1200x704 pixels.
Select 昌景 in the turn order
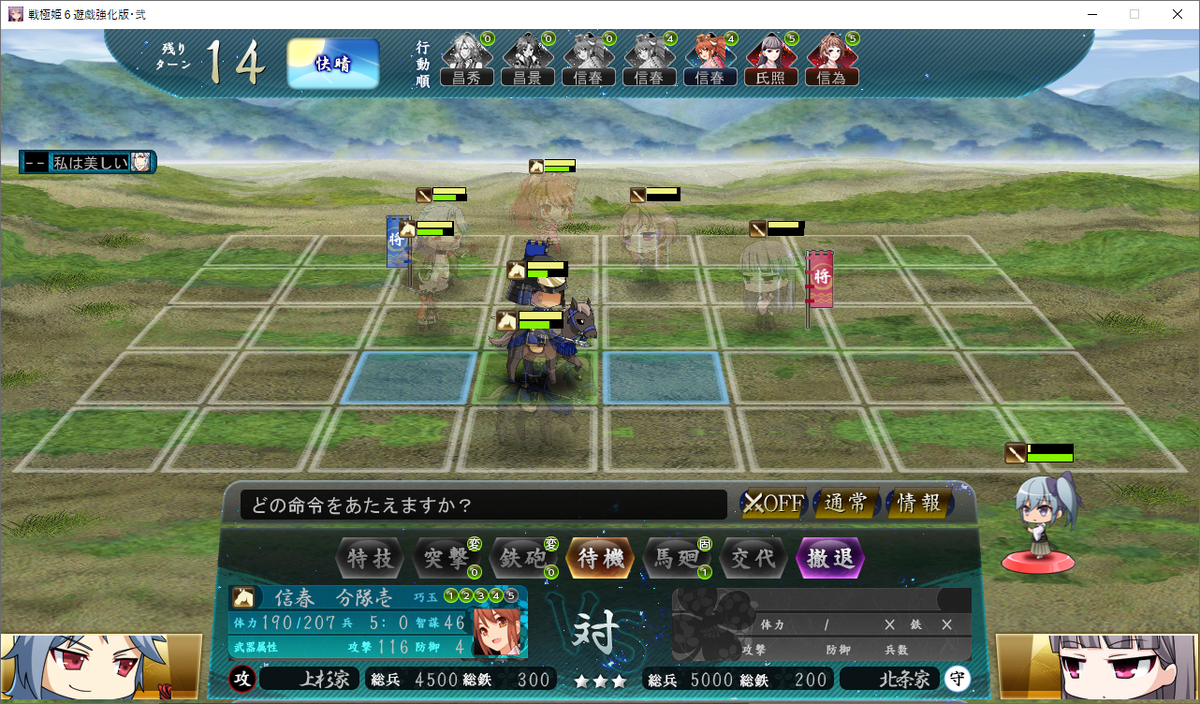528,60
